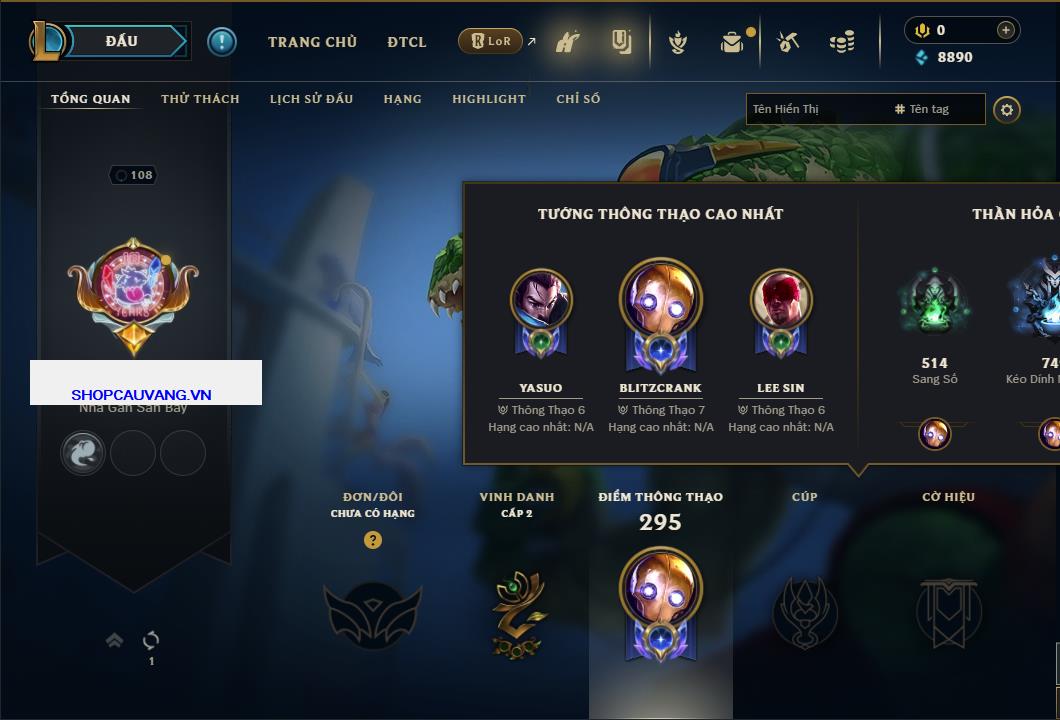
Task: Open the CÚP trophy emblem
Action: [804, 610]
